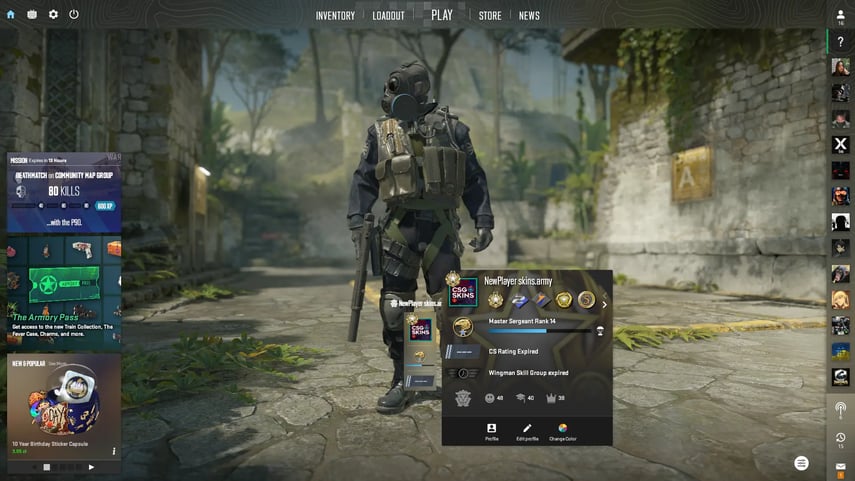
Task: Show the News section
Action: pyautogui.click(x=529, y=16)
